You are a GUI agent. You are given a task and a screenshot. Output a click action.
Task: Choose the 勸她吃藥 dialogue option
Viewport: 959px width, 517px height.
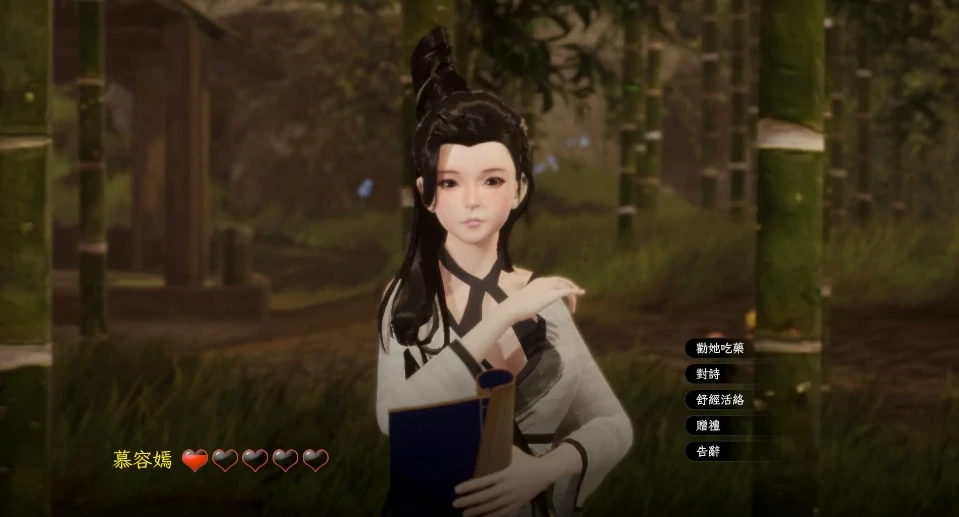point(720,348)
